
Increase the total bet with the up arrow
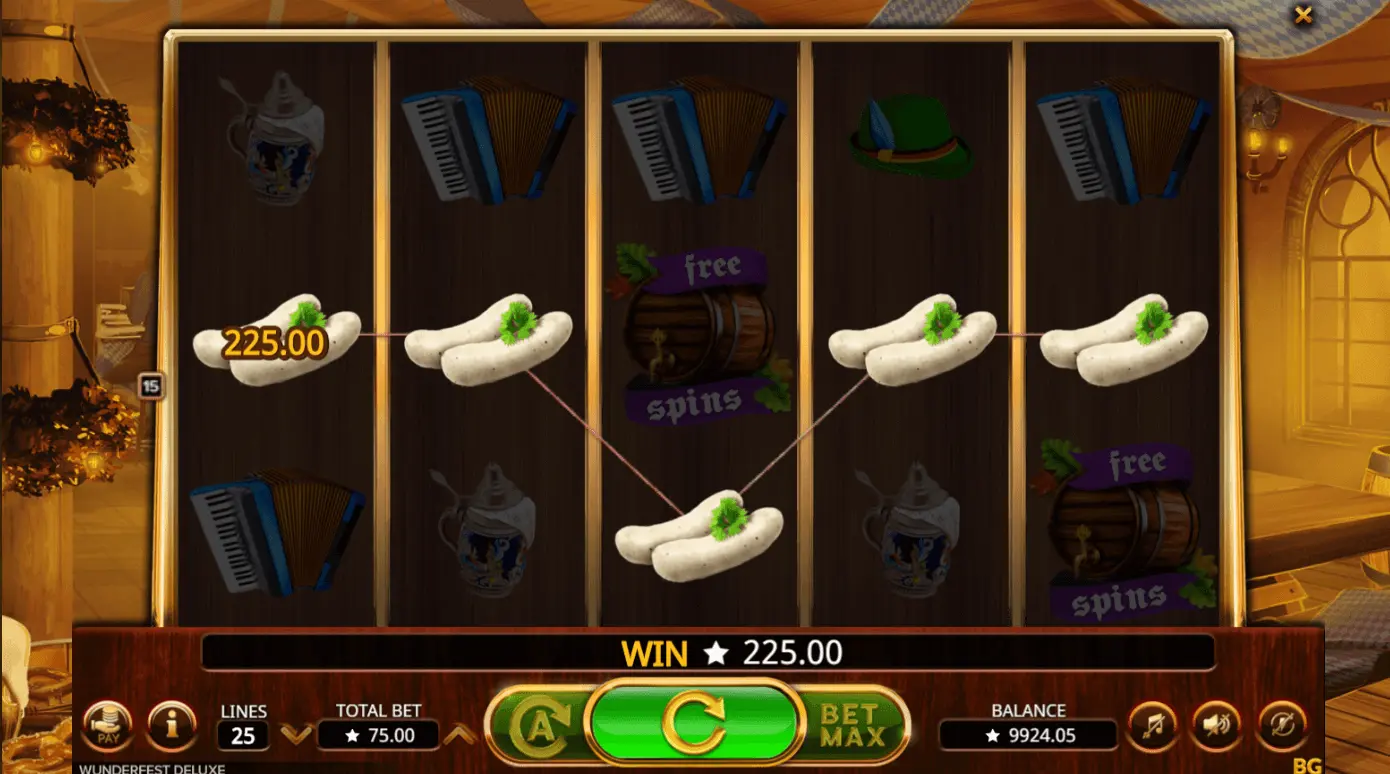click(459, 736)
